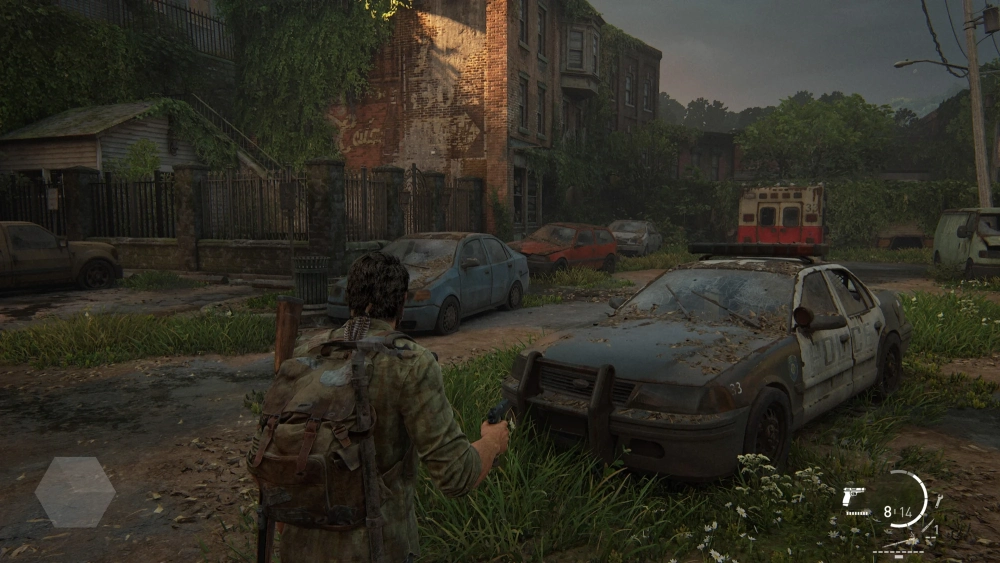Click the wrench tool icon
The image size is (1000, 563).
(939, 501)
